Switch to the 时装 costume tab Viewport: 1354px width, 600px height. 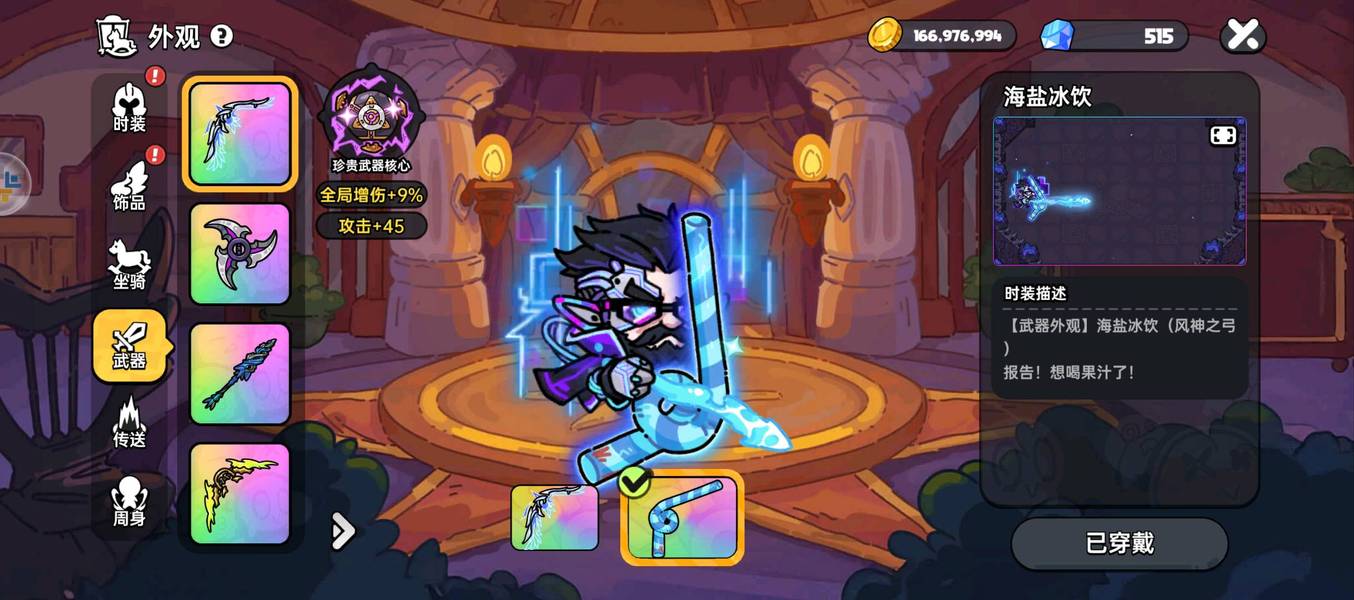[x=129, y=107]
